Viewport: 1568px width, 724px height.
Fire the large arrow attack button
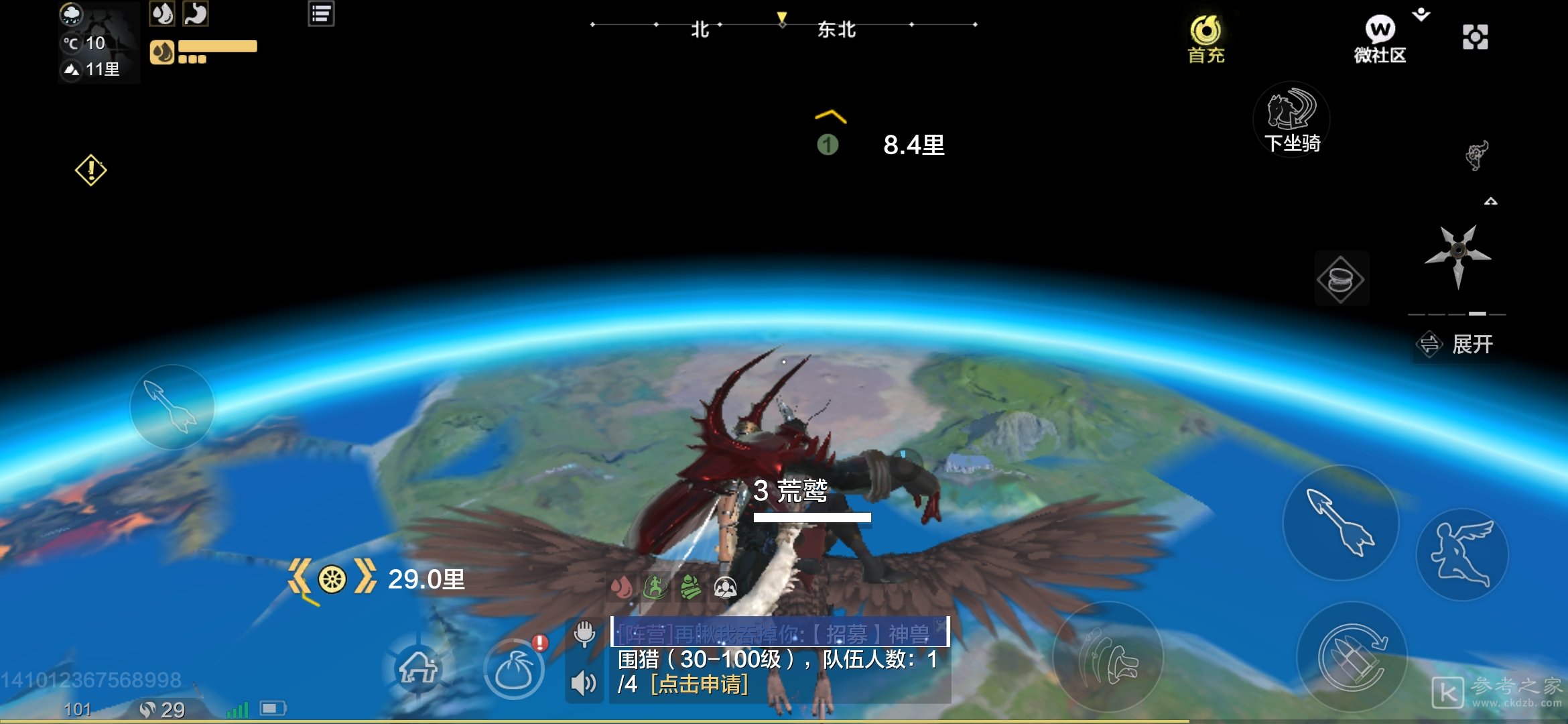[1340, 522]
